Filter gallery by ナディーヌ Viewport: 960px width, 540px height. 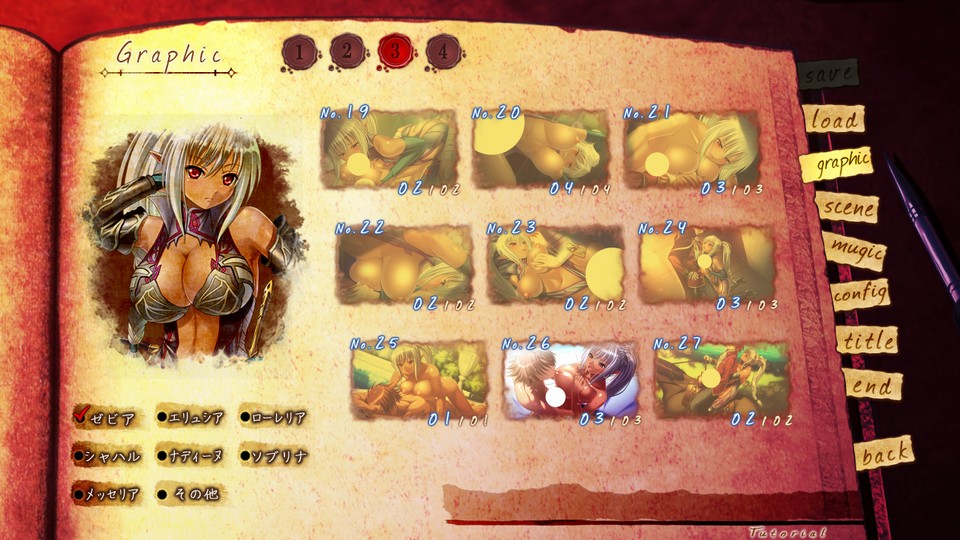[x=190, y=456]
